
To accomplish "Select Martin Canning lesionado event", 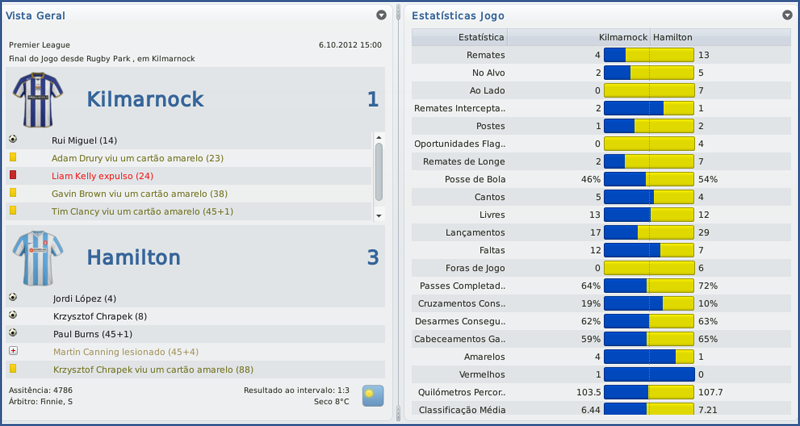I will coord(124,351).
